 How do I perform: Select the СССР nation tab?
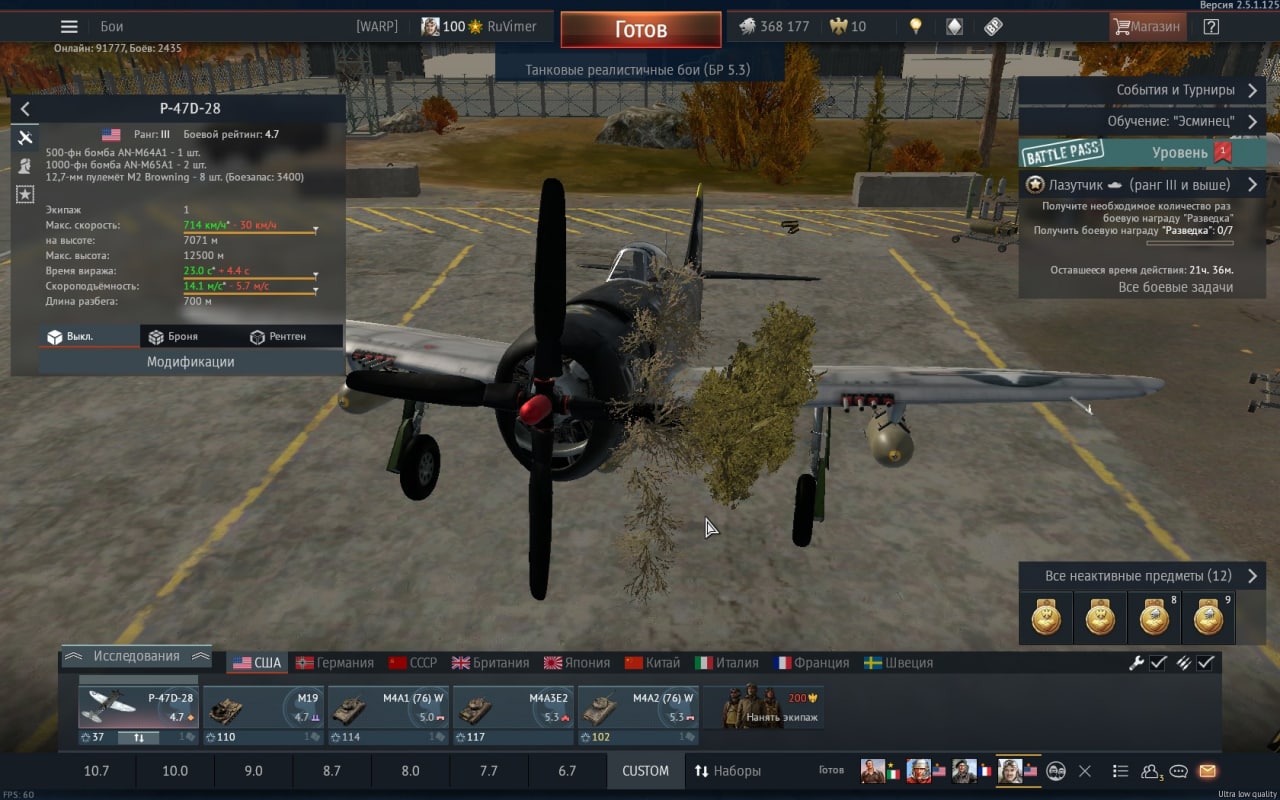pyautogui.click(x=413, y=663)
